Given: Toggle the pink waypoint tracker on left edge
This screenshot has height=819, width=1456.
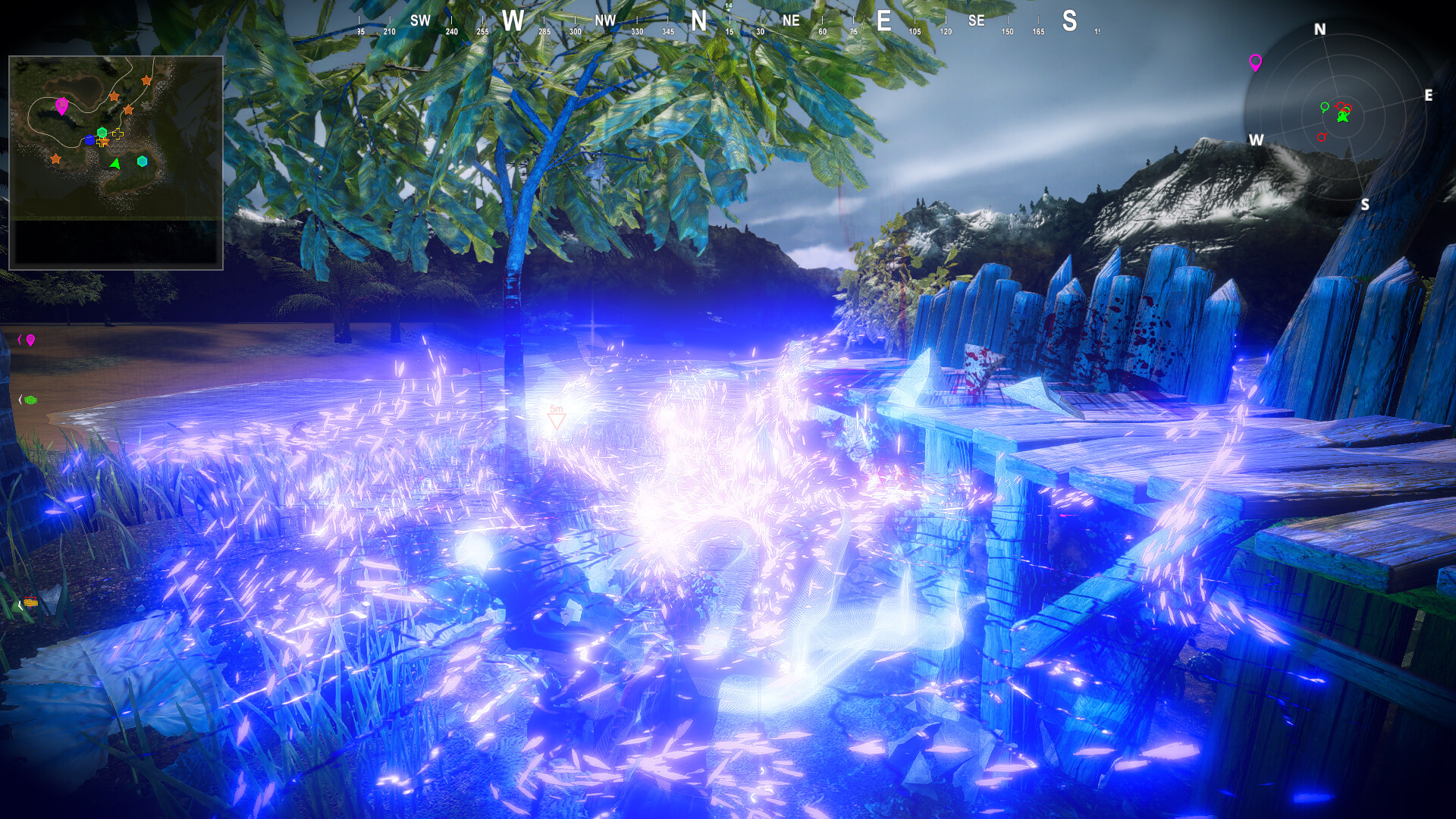Looking at the screenshot, I should point(30,340).
